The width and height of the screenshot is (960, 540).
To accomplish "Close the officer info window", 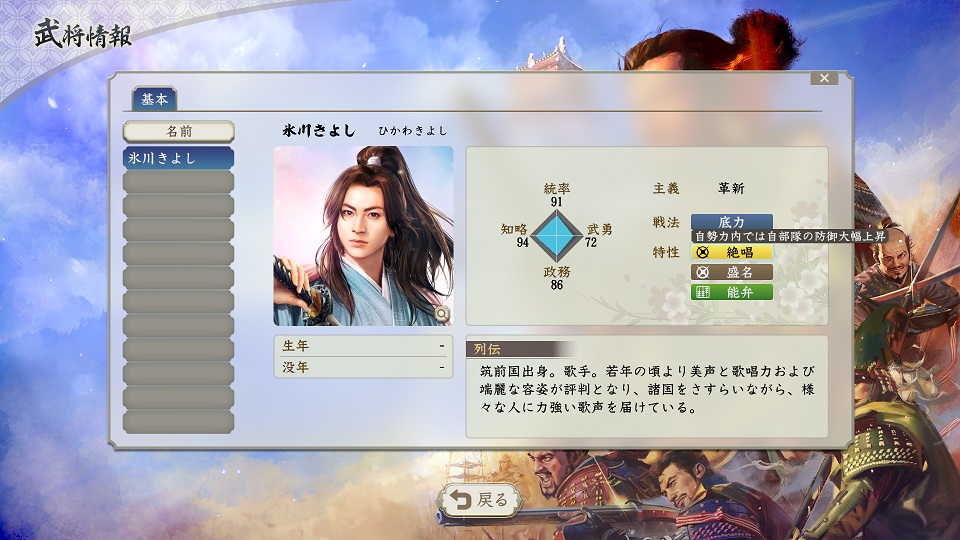I will 824,78.
